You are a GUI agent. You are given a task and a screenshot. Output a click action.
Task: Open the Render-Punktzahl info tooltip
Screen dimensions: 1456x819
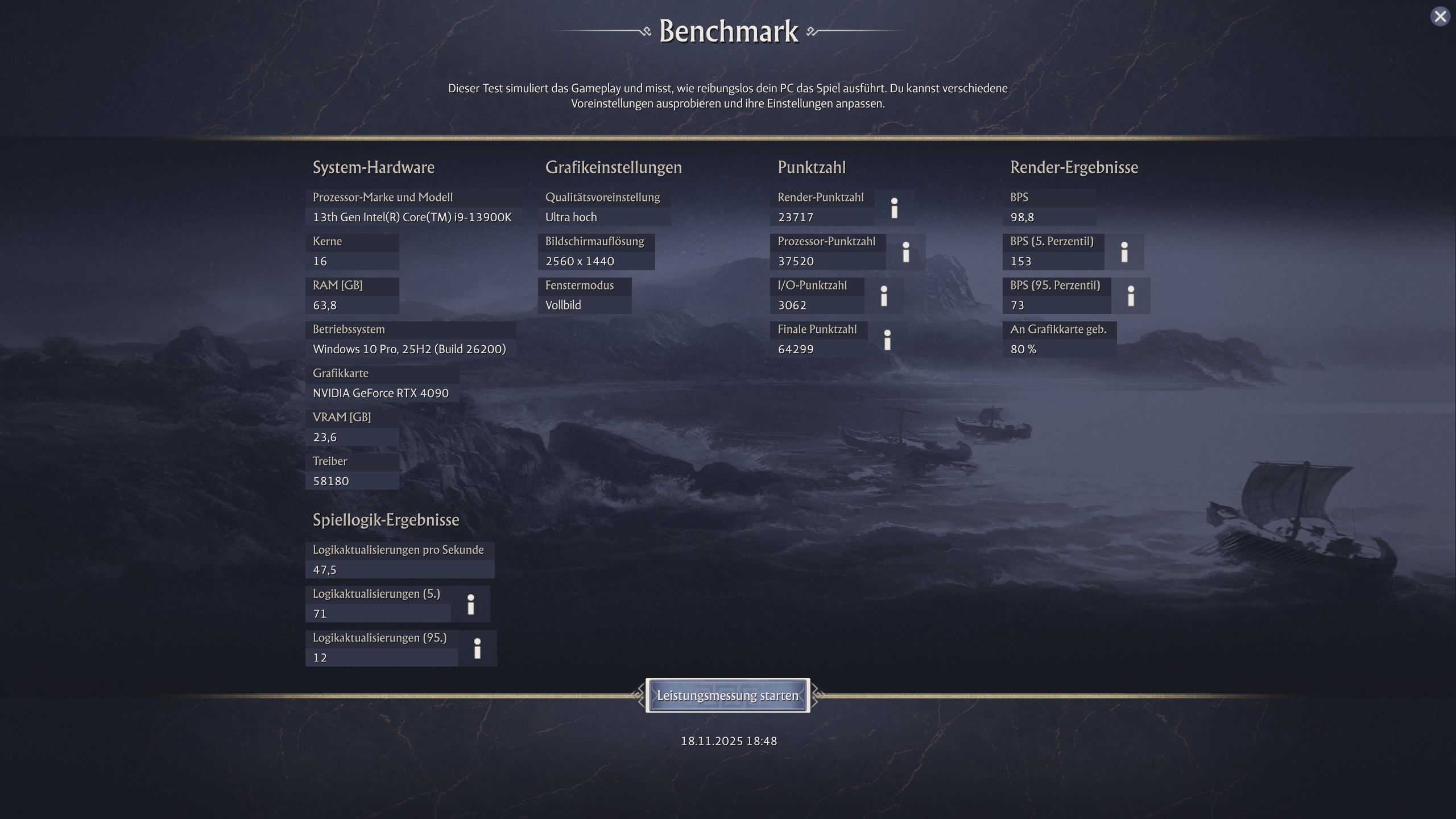coord(895,208)
